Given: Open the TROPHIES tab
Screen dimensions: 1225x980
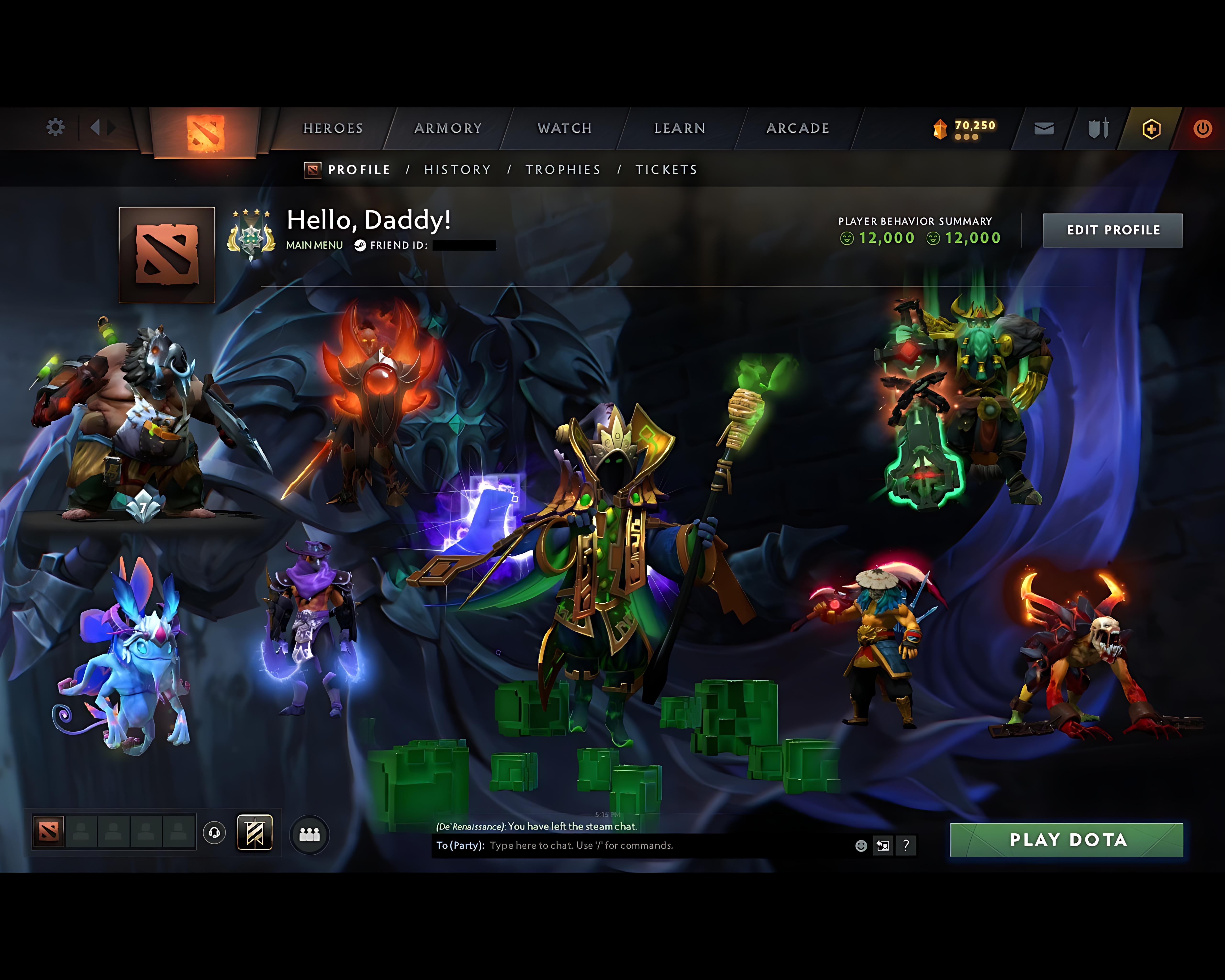Looking at the screenshot, I should coord(564,169).
